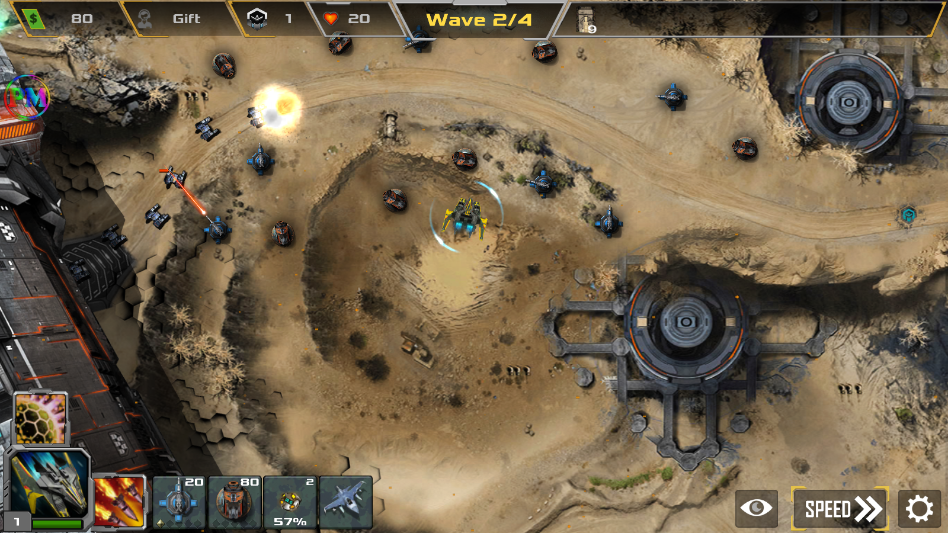Call the fighter jet airstrike

click(346, 501)
